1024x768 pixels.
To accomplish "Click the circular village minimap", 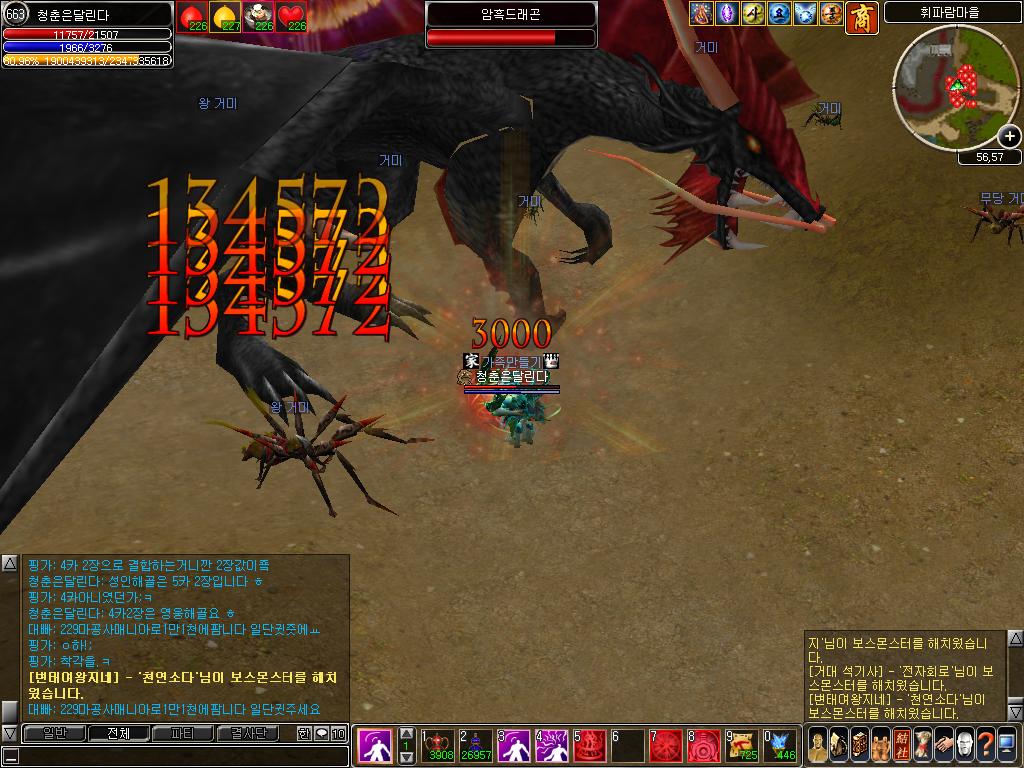I will tap(955, 88).
